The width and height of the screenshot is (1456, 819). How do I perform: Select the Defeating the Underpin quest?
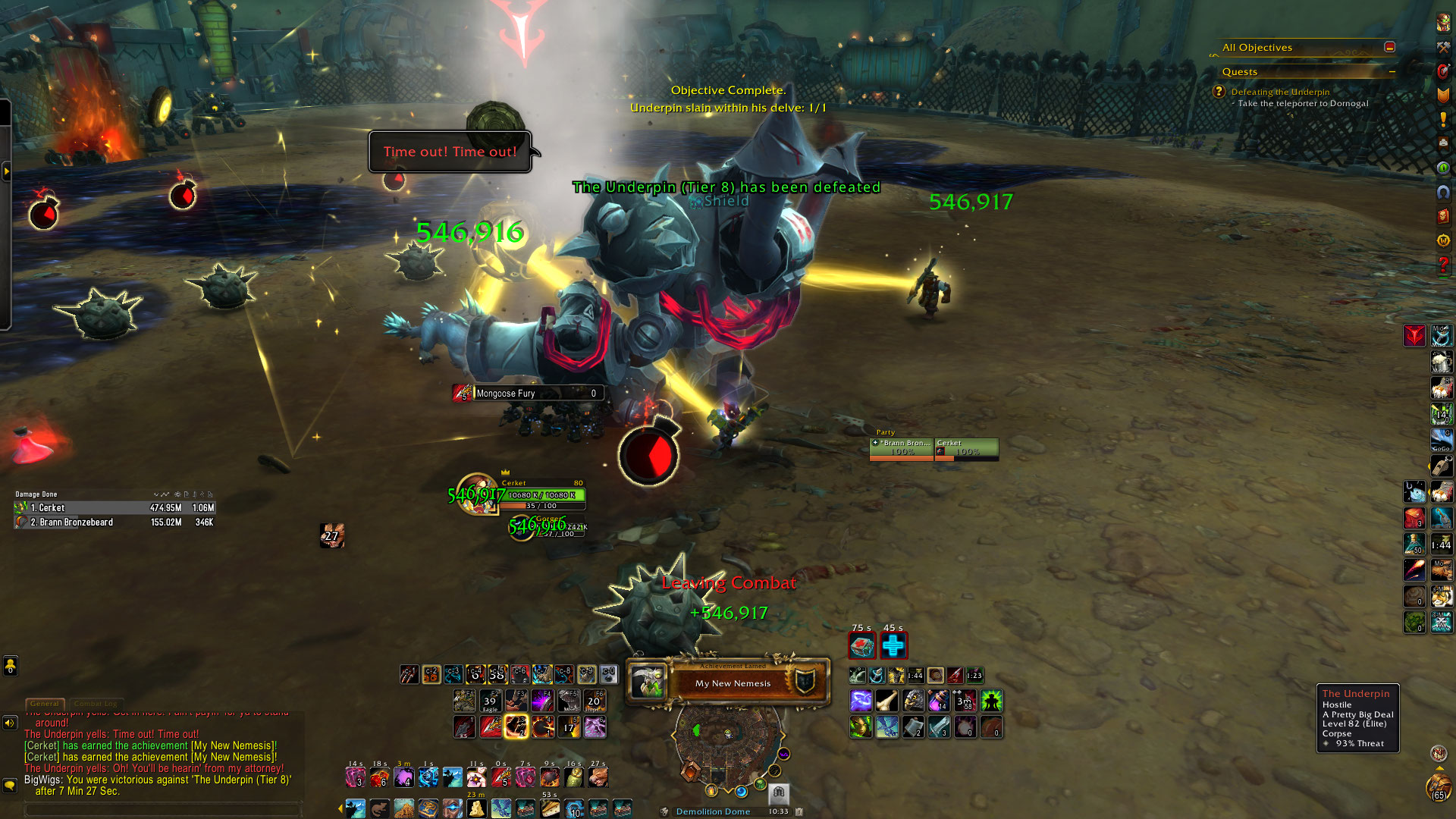[1280, 92]
